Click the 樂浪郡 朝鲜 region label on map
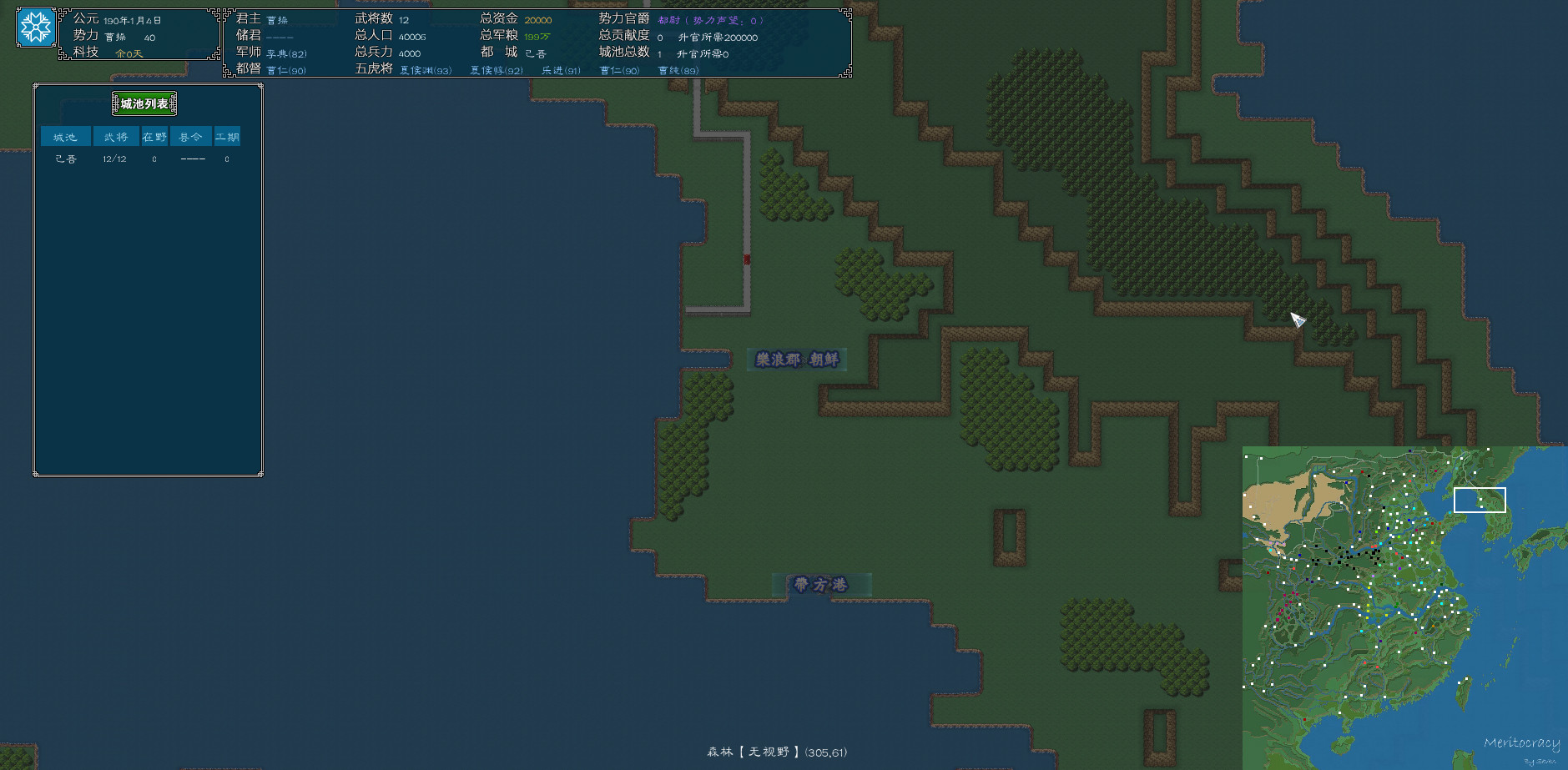Viewport: 1568px width, 770px height. point(797,359)
